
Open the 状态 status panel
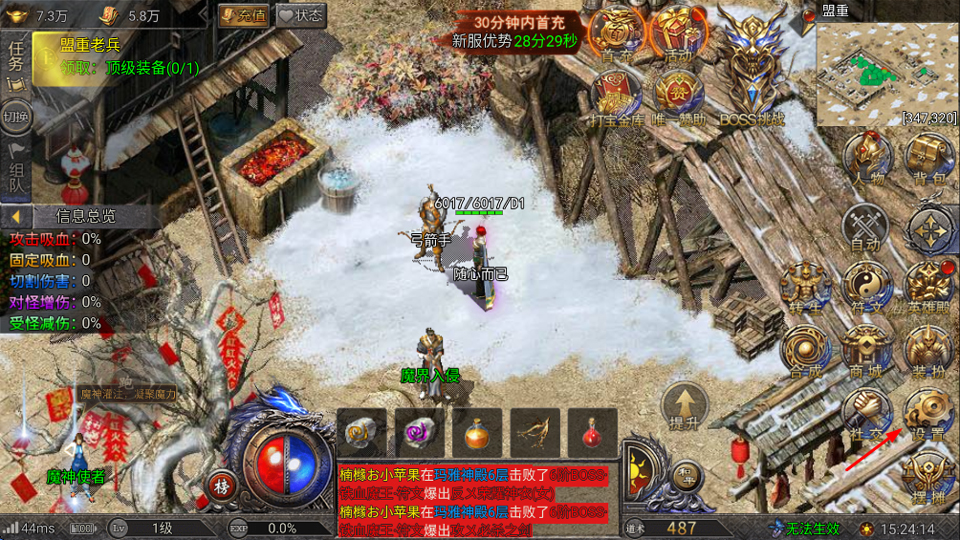[x=301, y=15]
